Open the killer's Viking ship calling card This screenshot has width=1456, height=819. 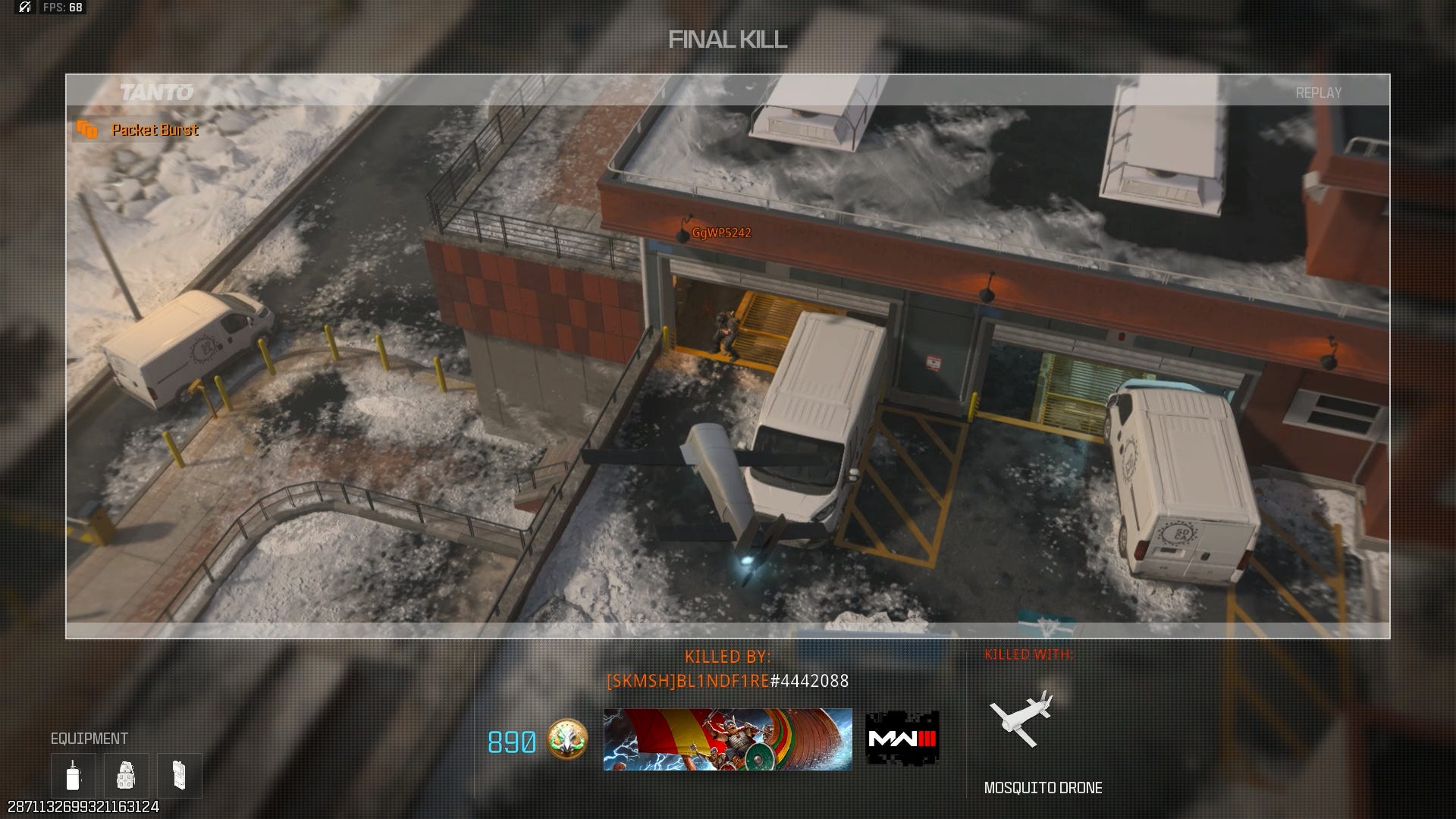coord(727,739)
